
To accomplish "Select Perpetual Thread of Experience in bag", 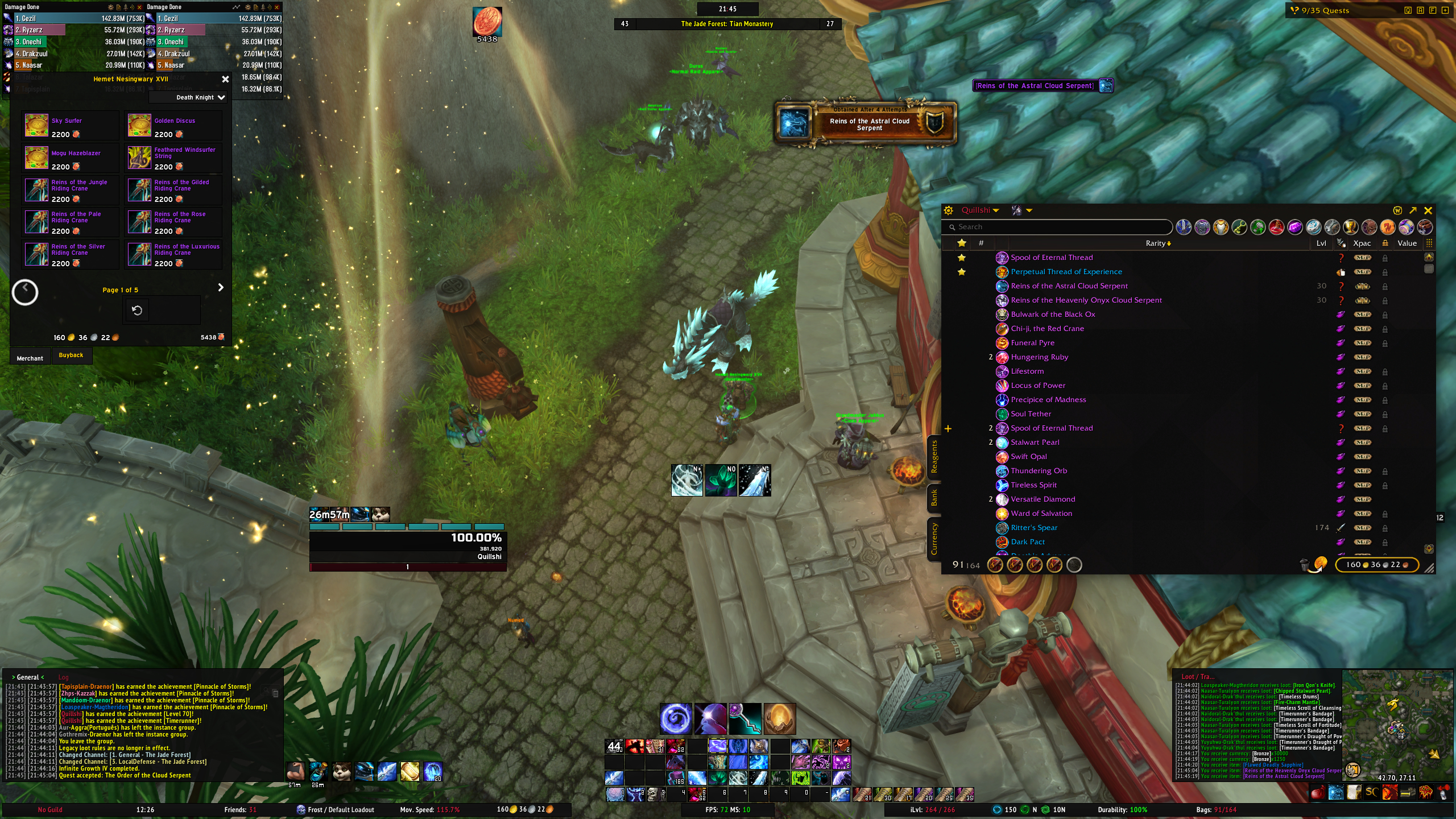I will click(x=1066, y=272).
